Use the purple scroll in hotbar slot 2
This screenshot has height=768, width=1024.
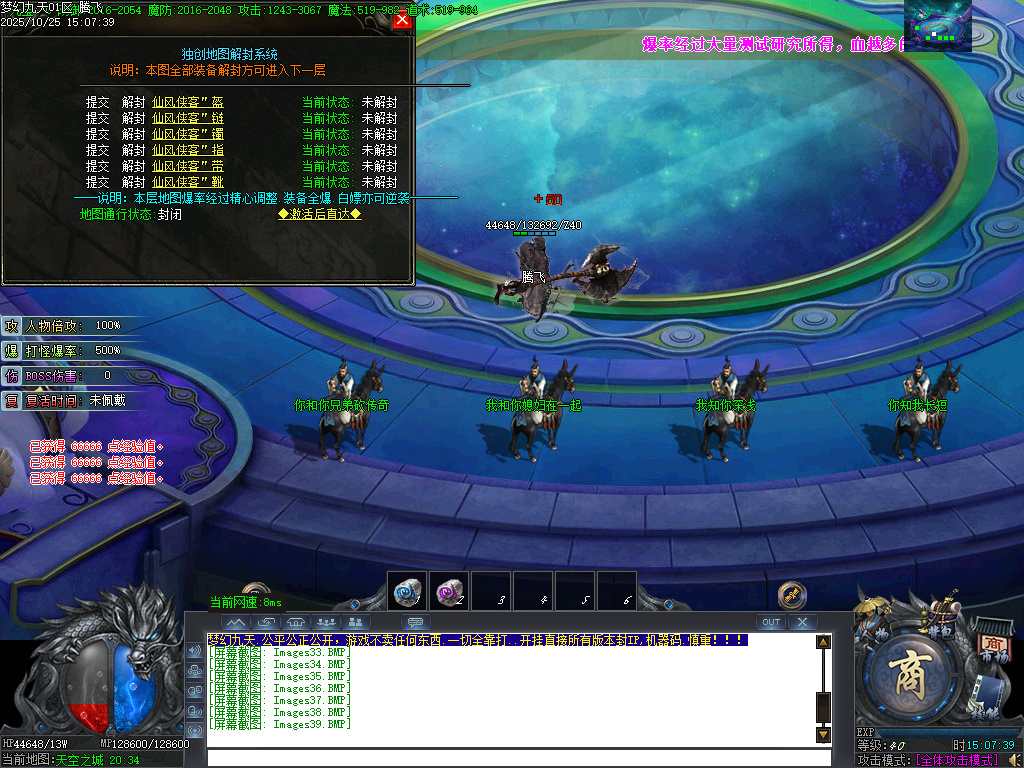[x=448, y=591]
